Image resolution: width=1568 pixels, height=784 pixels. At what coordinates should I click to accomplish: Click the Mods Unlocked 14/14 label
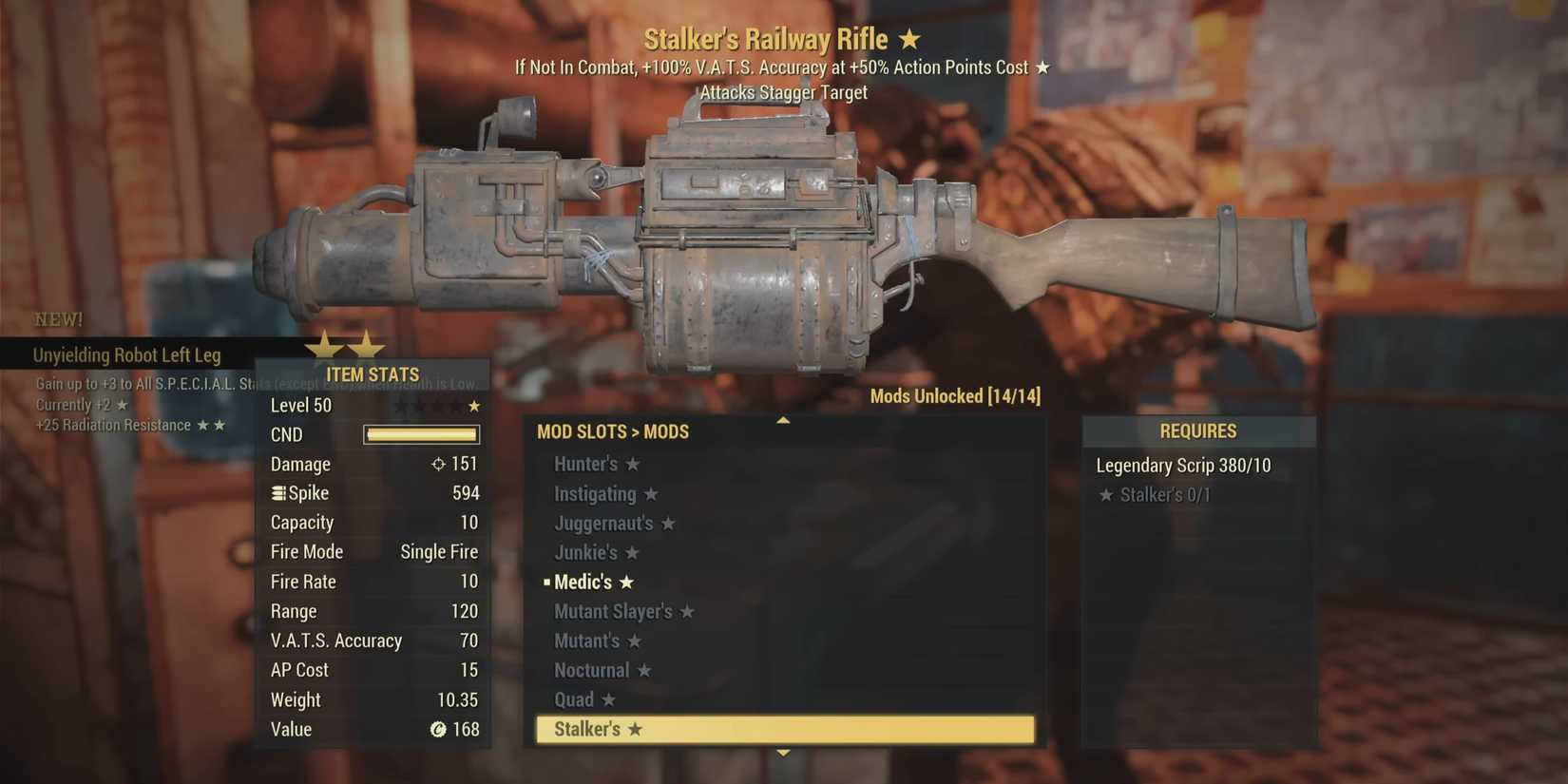click(955, 396)
